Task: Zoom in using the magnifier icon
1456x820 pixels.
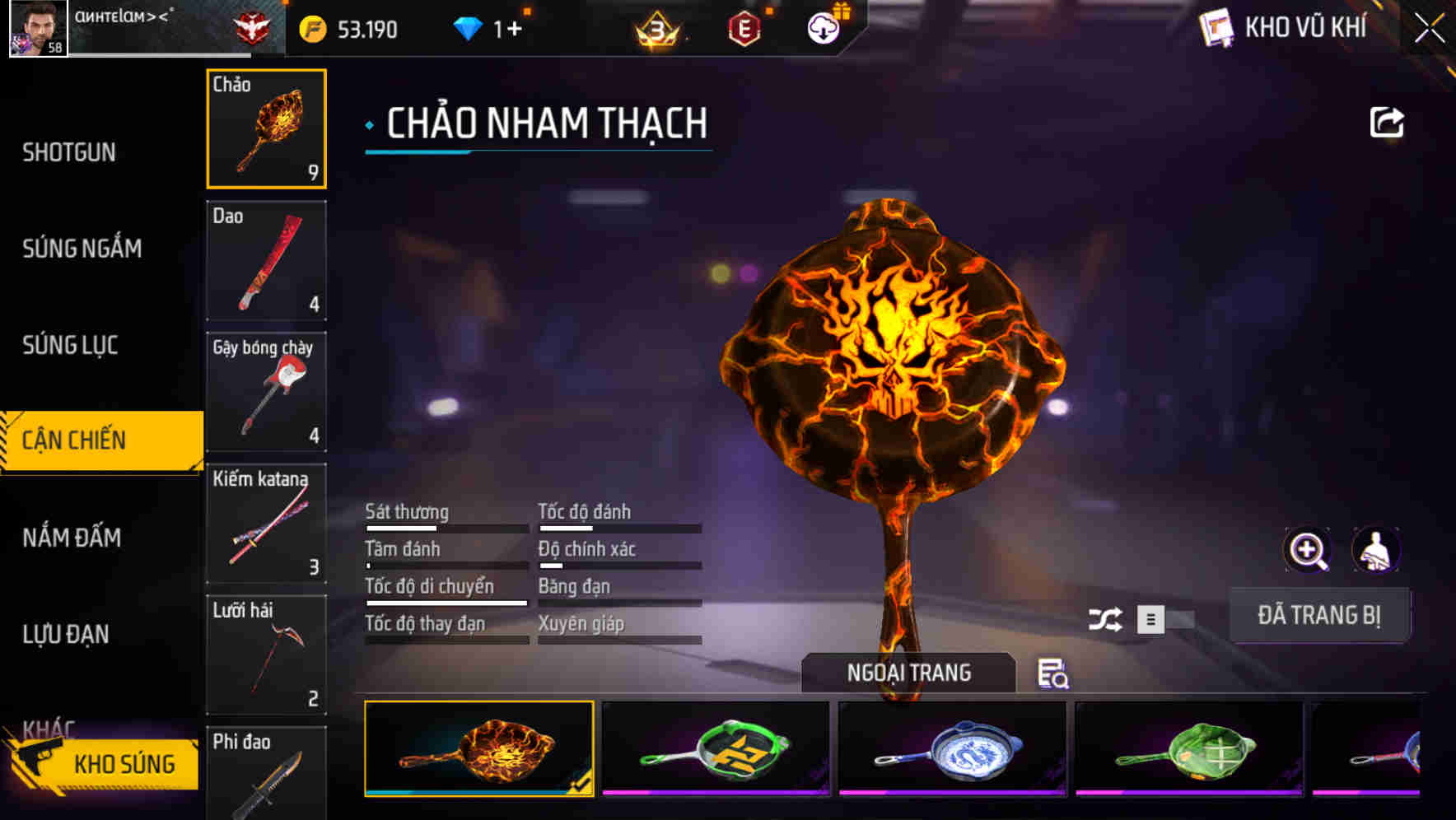Action: point(1307,550)
